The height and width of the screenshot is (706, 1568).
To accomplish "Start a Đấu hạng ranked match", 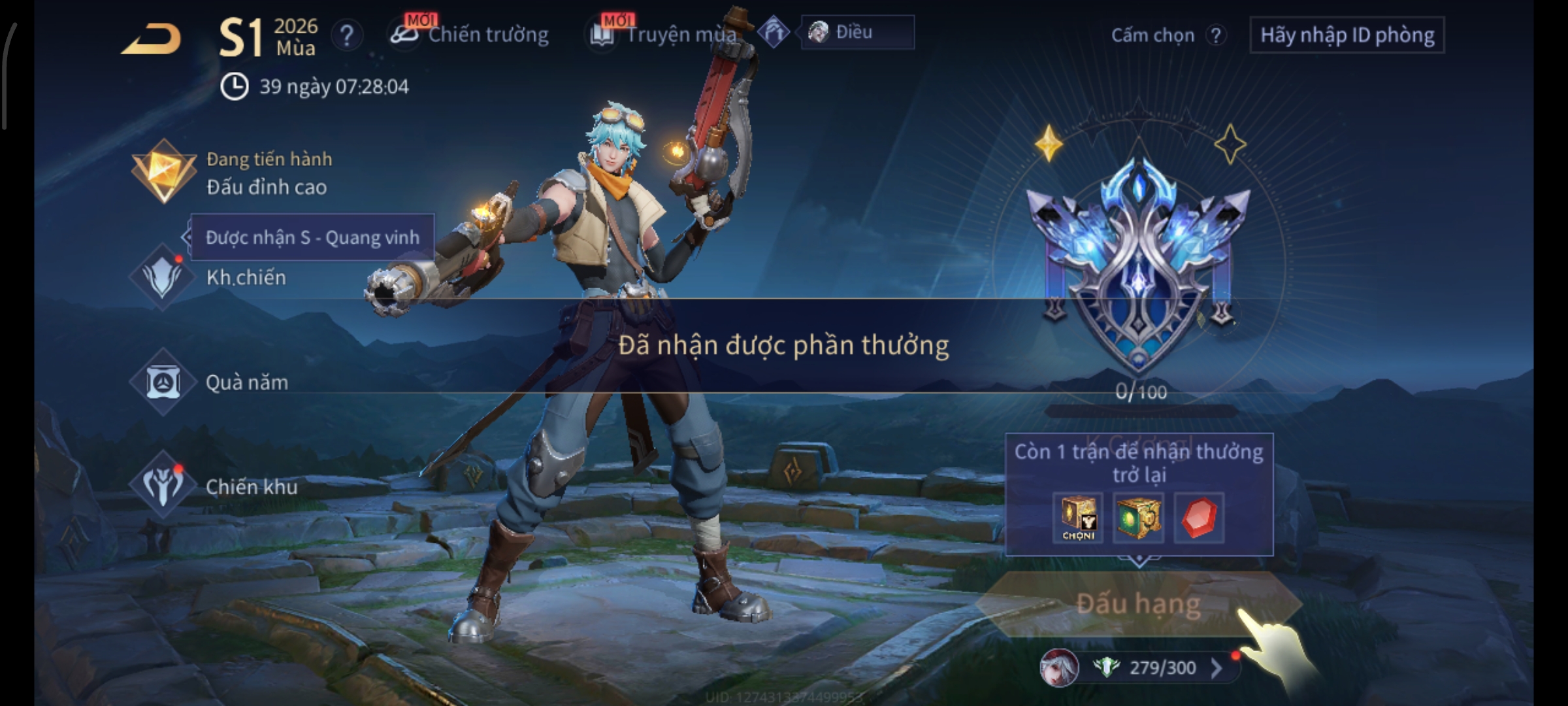I will tap(1138, 604).
